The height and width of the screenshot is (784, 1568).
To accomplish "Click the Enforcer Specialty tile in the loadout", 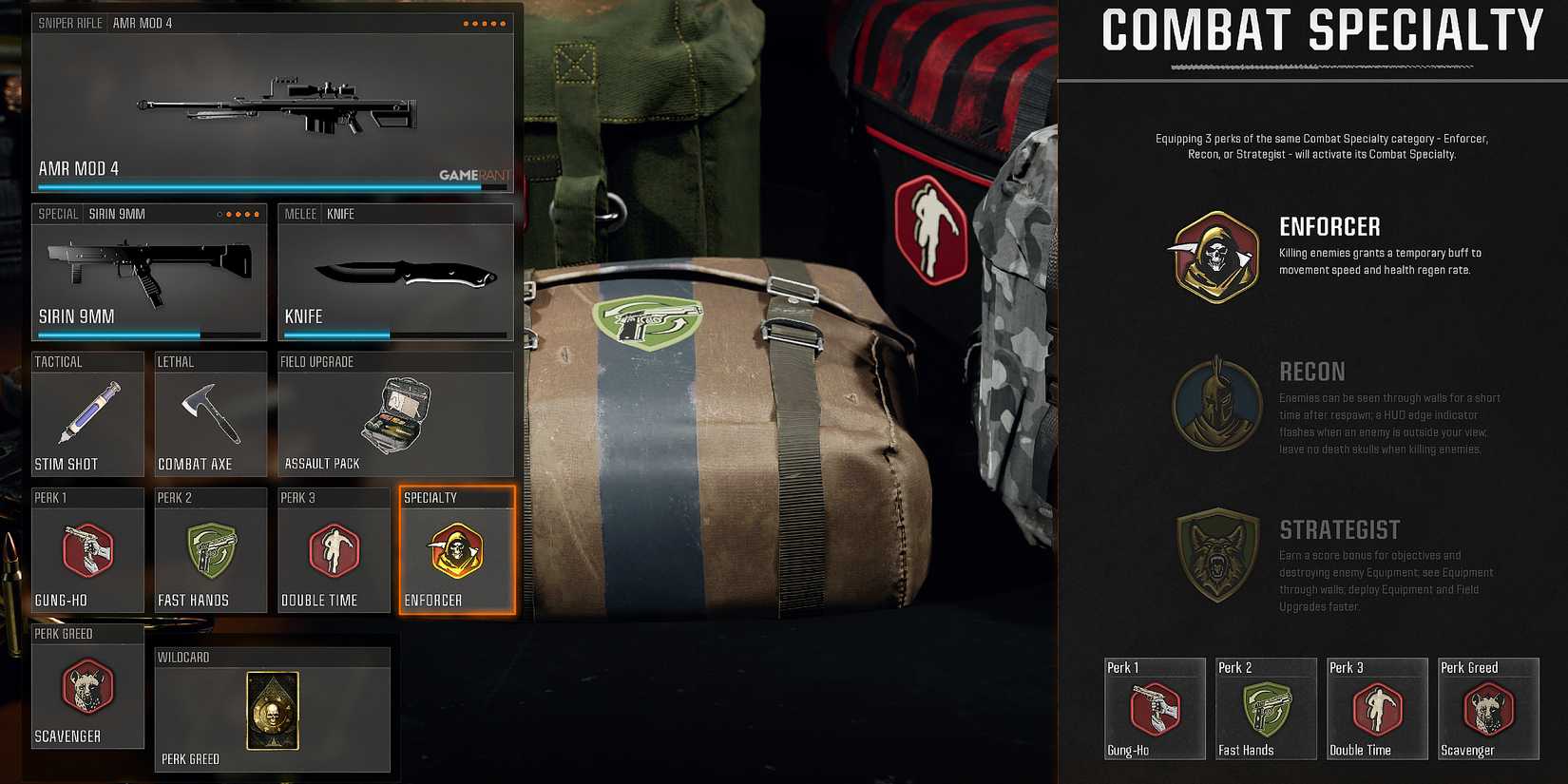I will 457,551.
